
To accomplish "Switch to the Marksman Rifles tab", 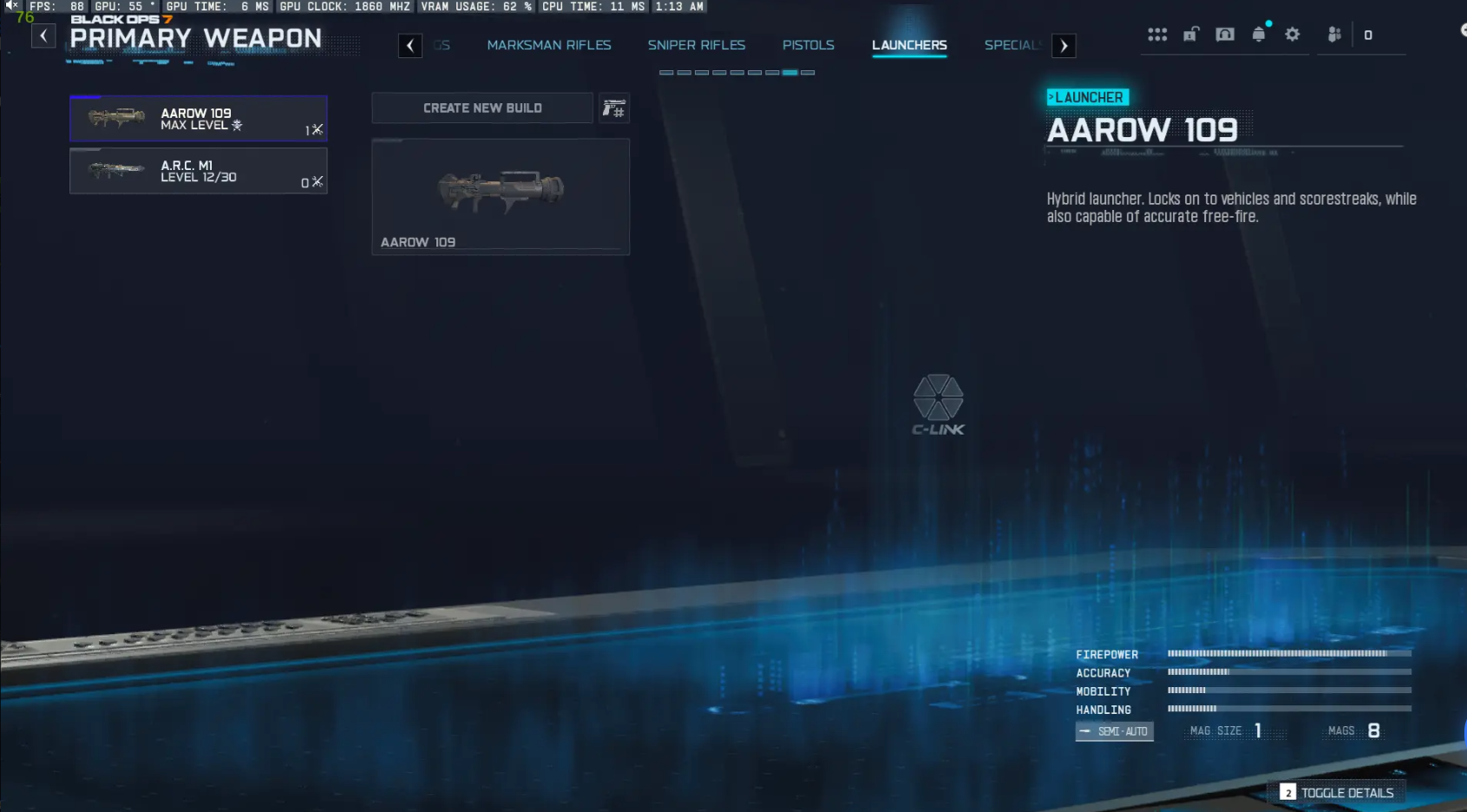I will click(549, 45).
